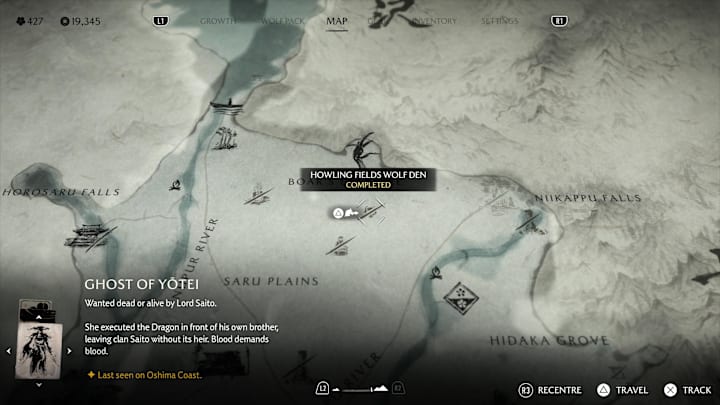The image size is (720, 405).
Task: Choose the Travel option
Action: tap(623, 389)
